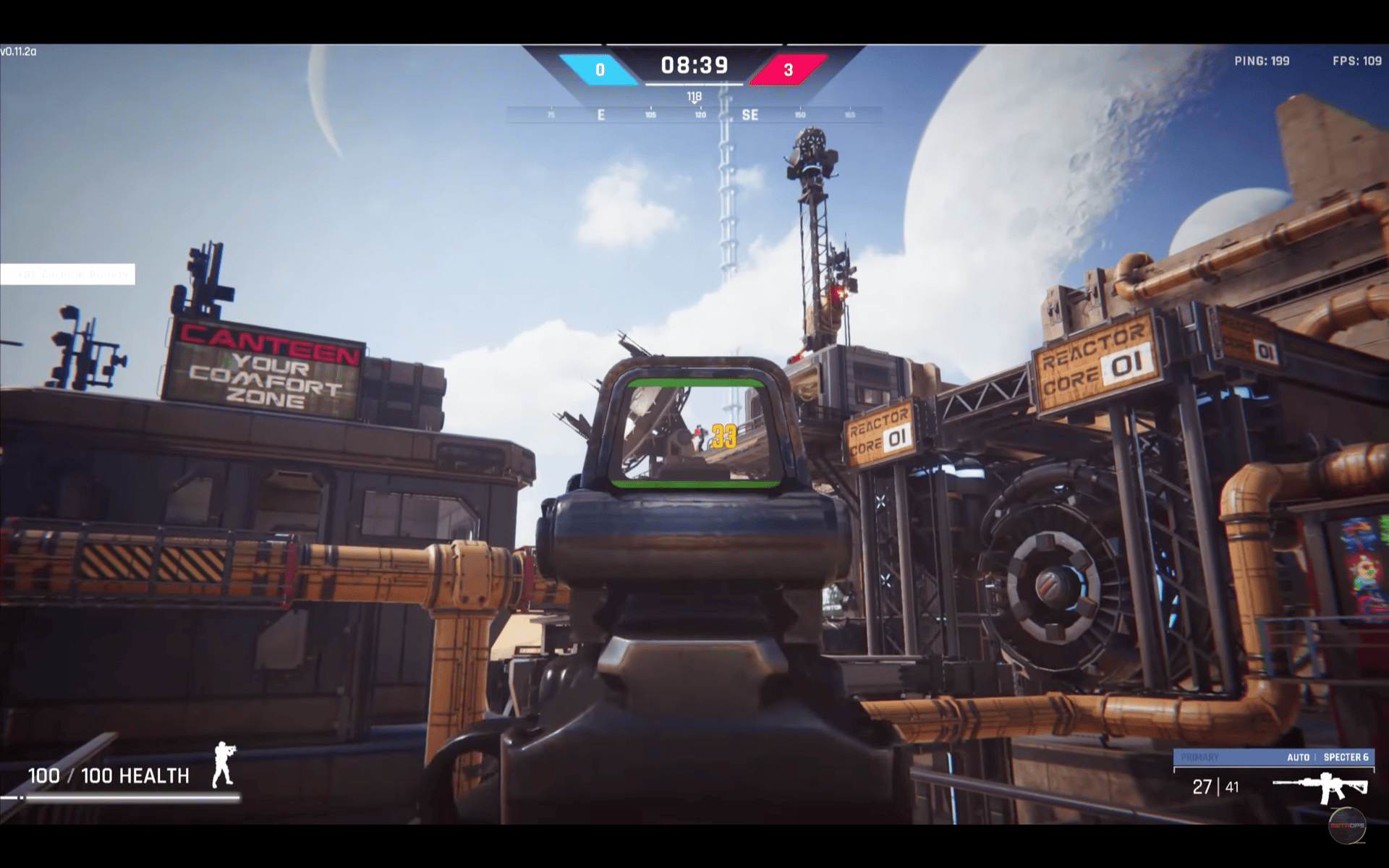Toggle the AUTO fire mode indicator

click(x=1298, y=758)
